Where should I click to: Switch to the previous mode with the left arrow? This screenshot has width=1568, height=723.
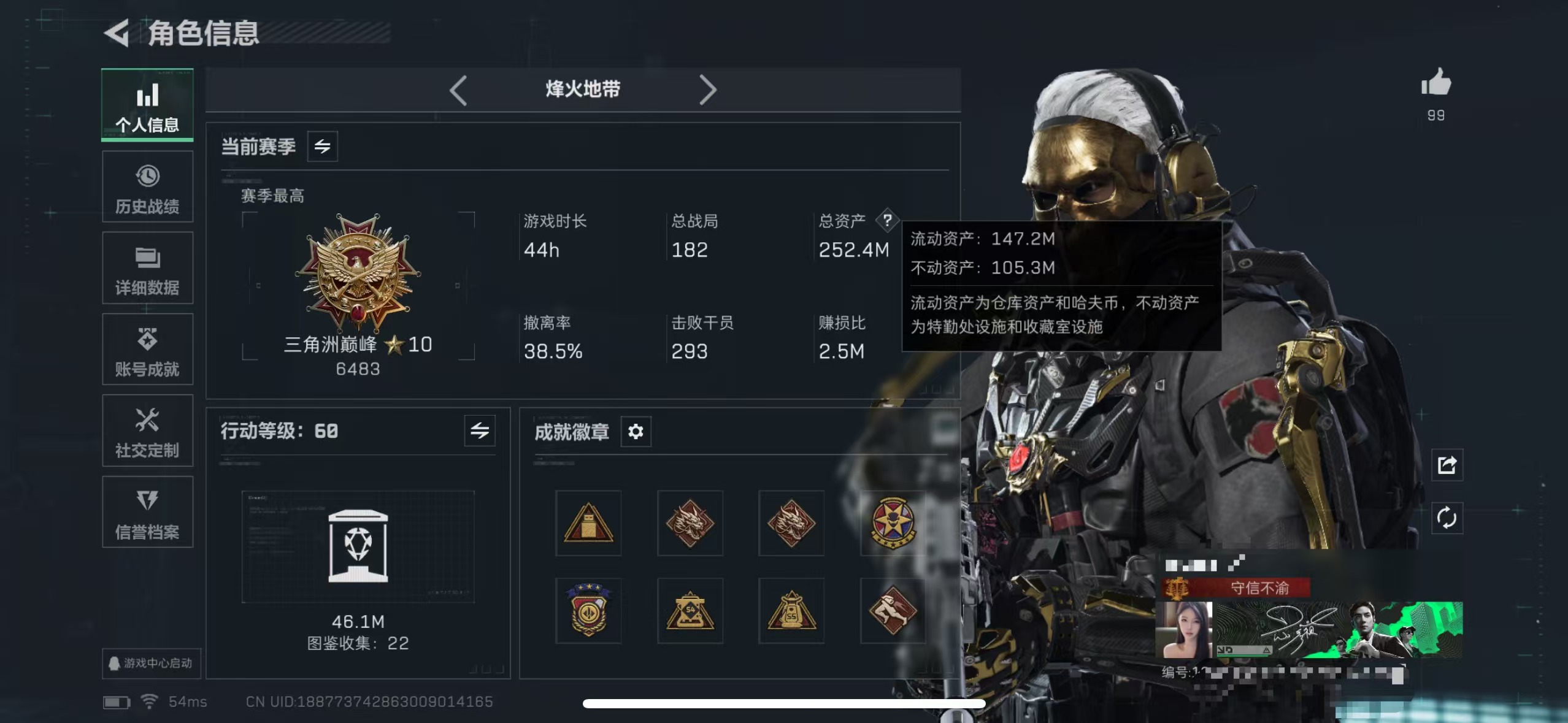pyautogui.click(x=458, y=90)
